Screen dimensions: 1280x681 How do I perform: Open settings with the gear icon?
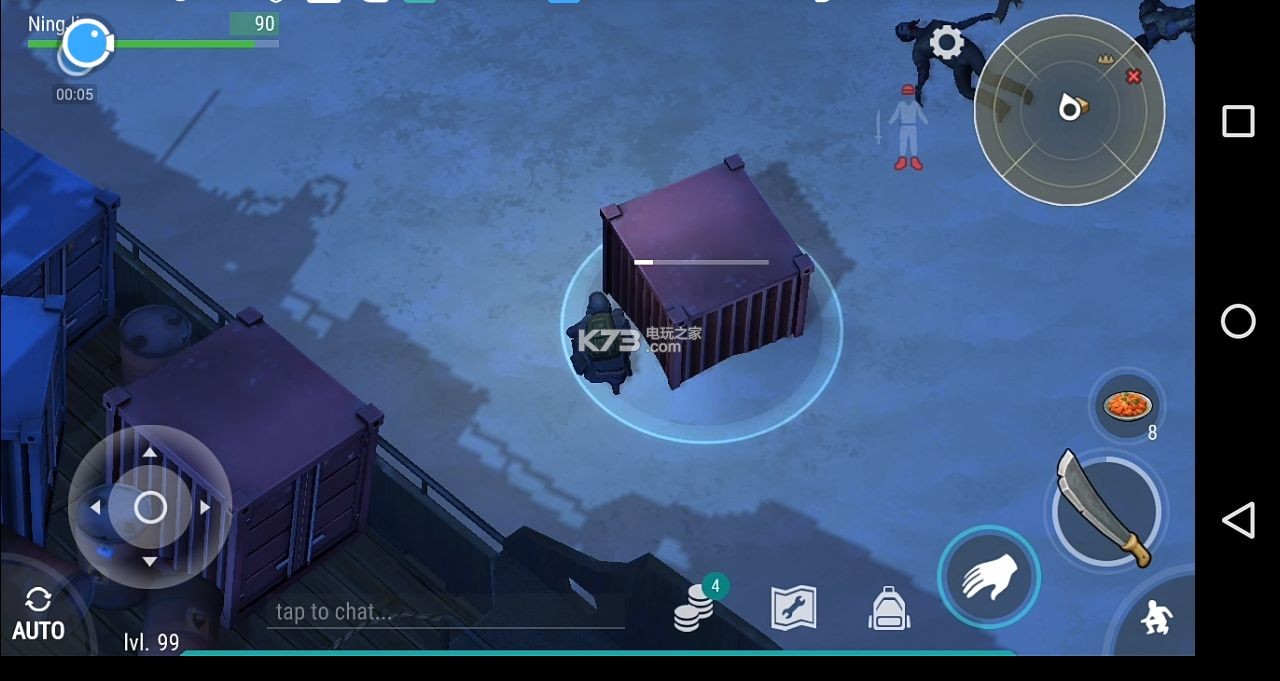pos(946,43)
